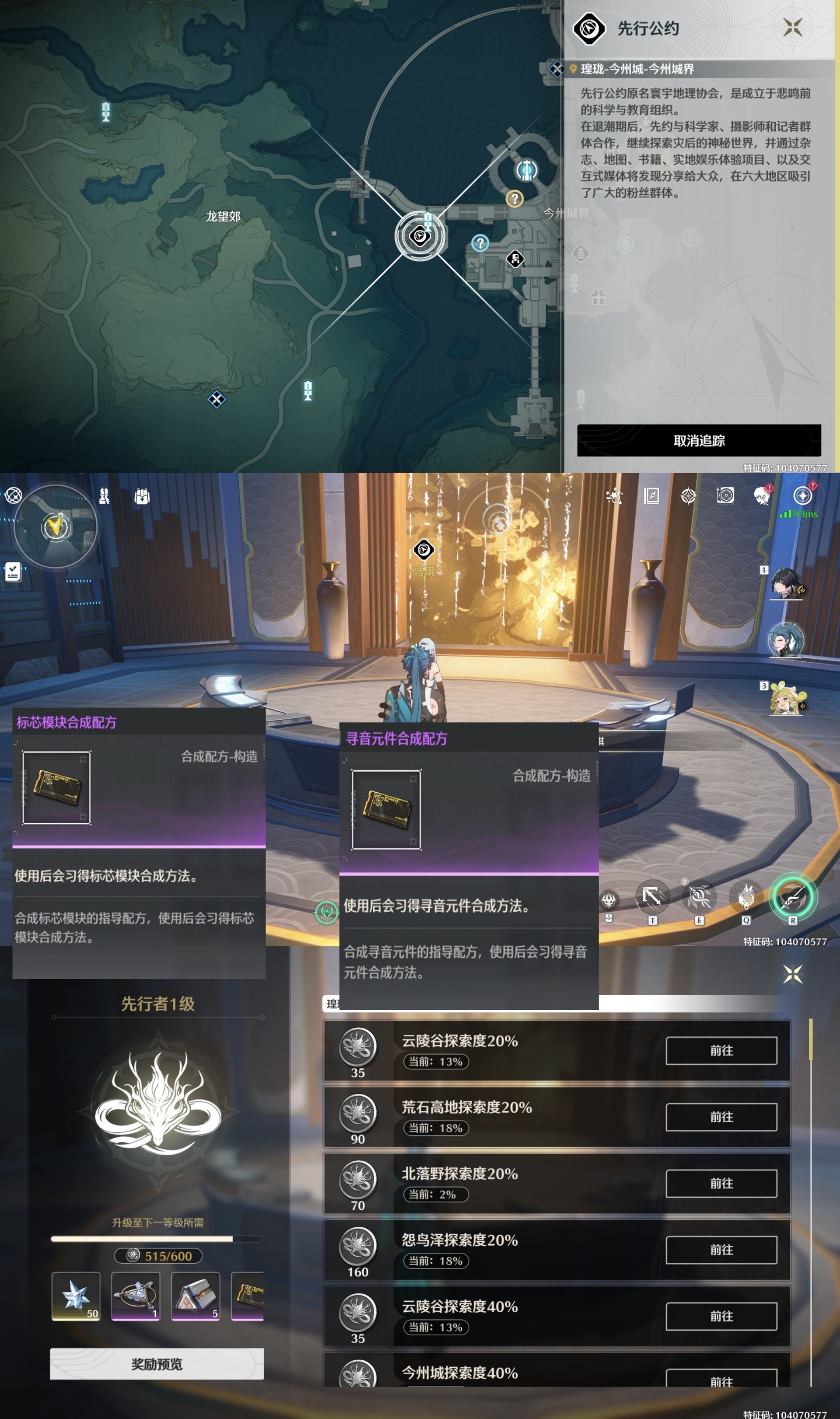The height and width of the screenshot is (1419, 840).
Task: Open the events celebration icon in top toolbar
Action: (613, 495)
